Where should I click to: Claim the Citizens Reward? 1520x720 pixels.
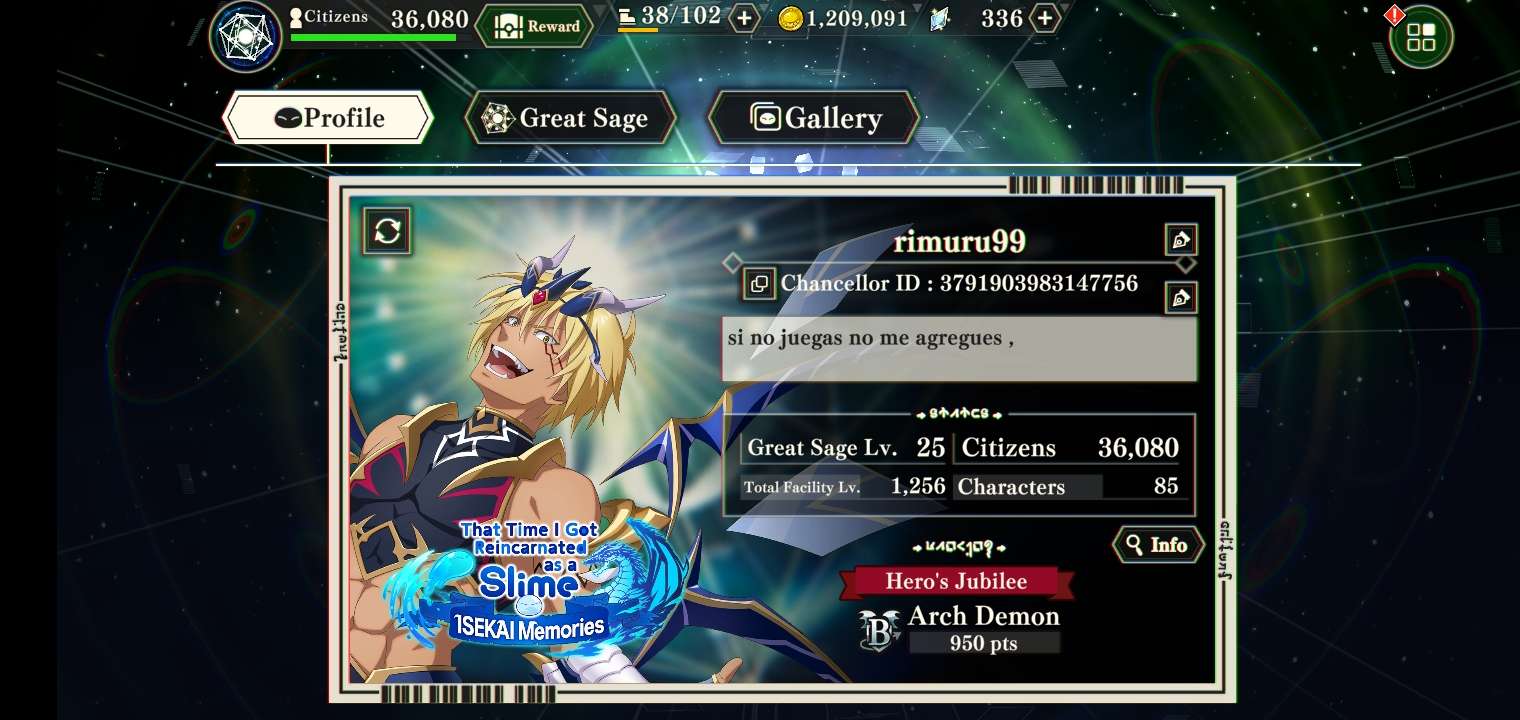point(533,26)
